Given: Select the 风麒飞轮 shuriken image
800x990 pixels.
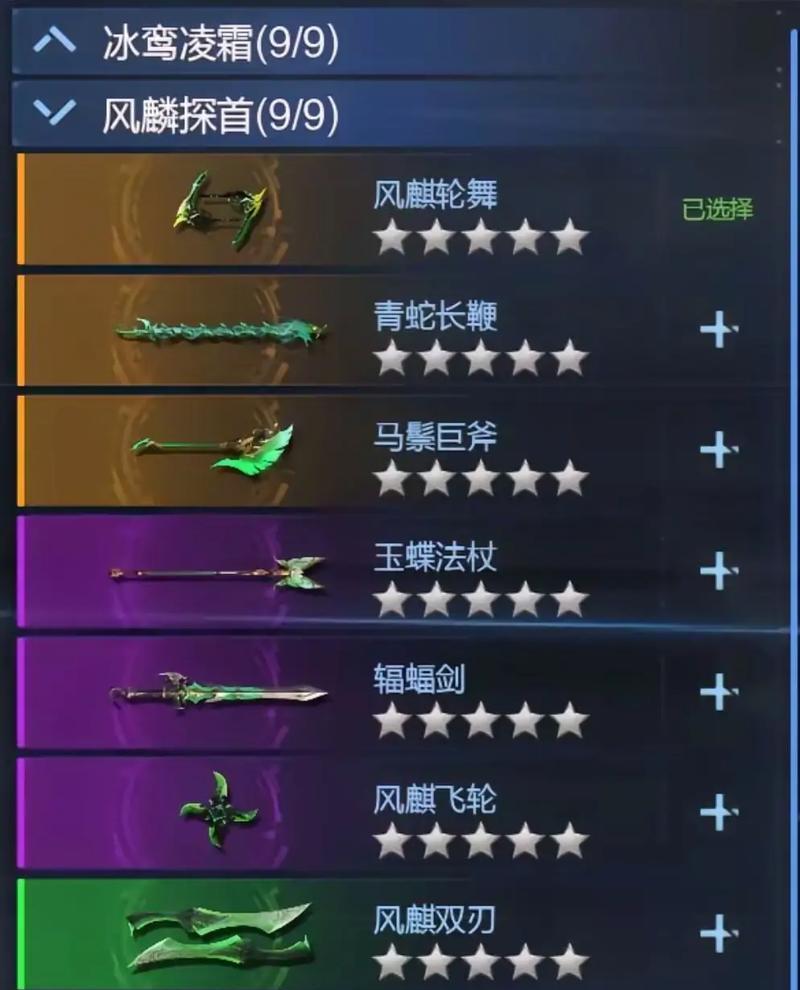Looking at the screenshot, I should pyautogui.click(x=218, y=811).
